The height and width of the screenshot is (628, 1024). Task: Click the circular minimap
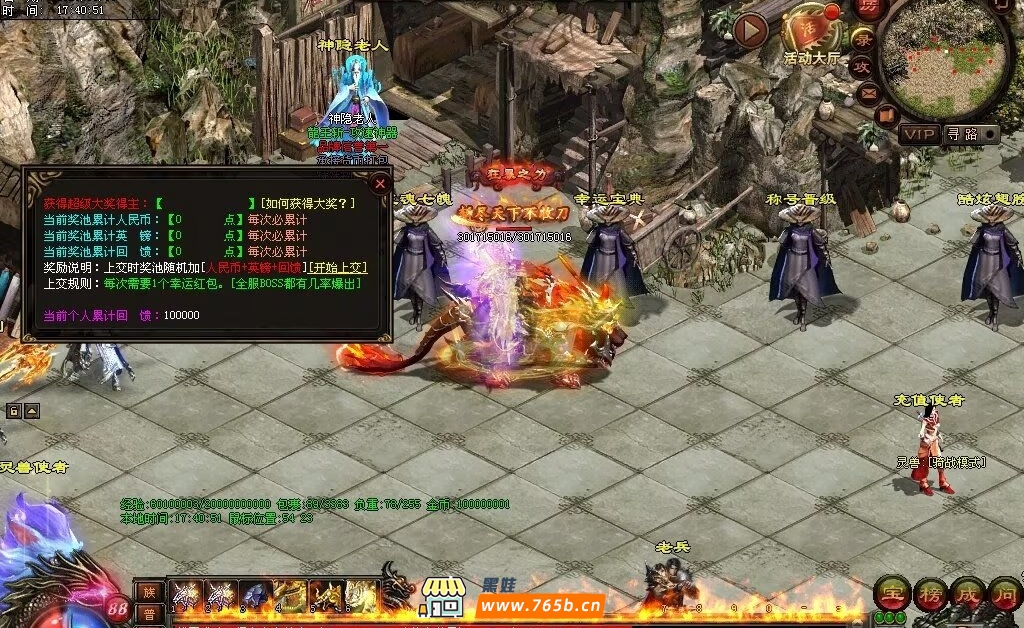coord(943,58)
